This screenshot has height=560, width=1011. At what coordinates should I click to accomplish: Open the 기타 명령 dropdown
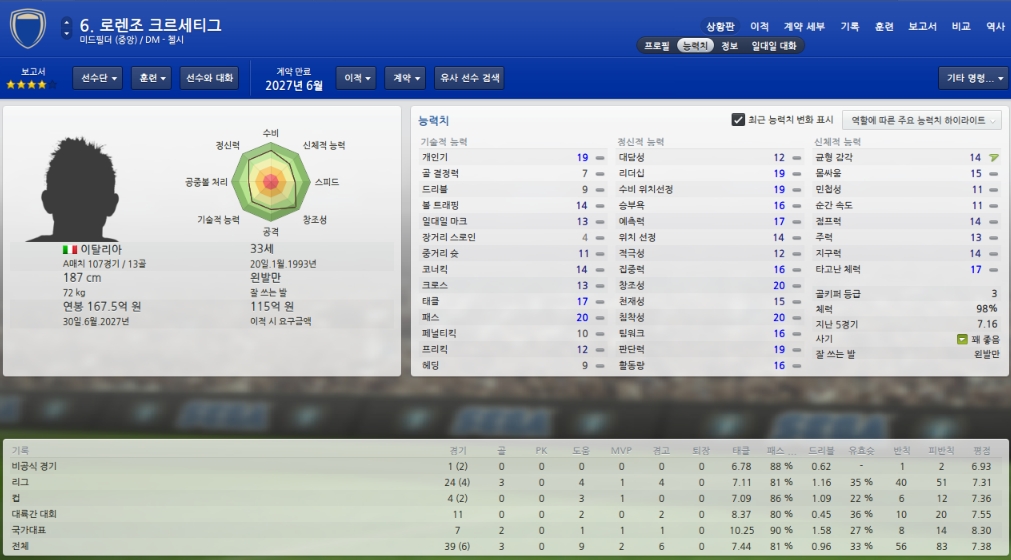[x=972, y=78]
